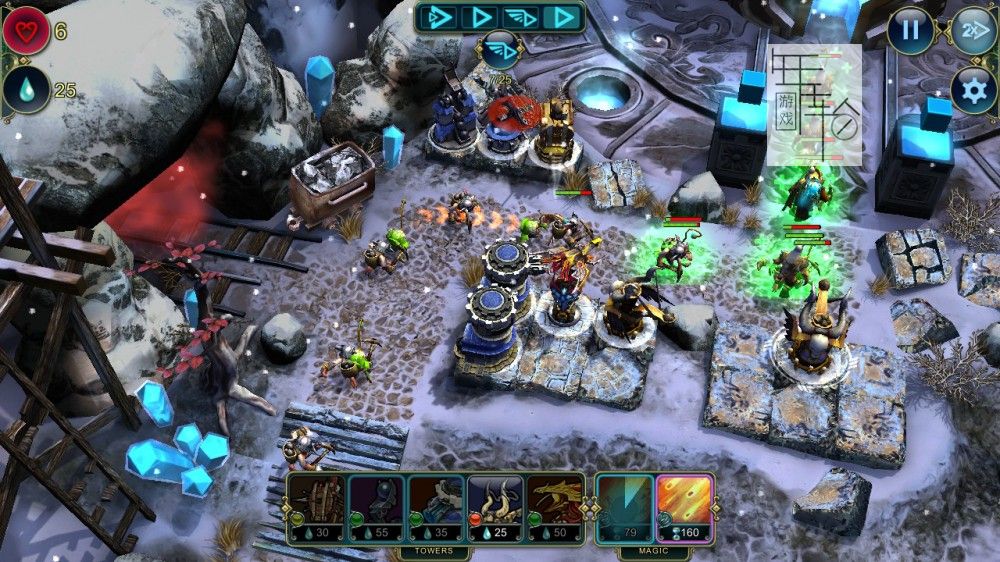
Task: Call the next wave with the round winged-arrow button
Action: click(500, 50)
